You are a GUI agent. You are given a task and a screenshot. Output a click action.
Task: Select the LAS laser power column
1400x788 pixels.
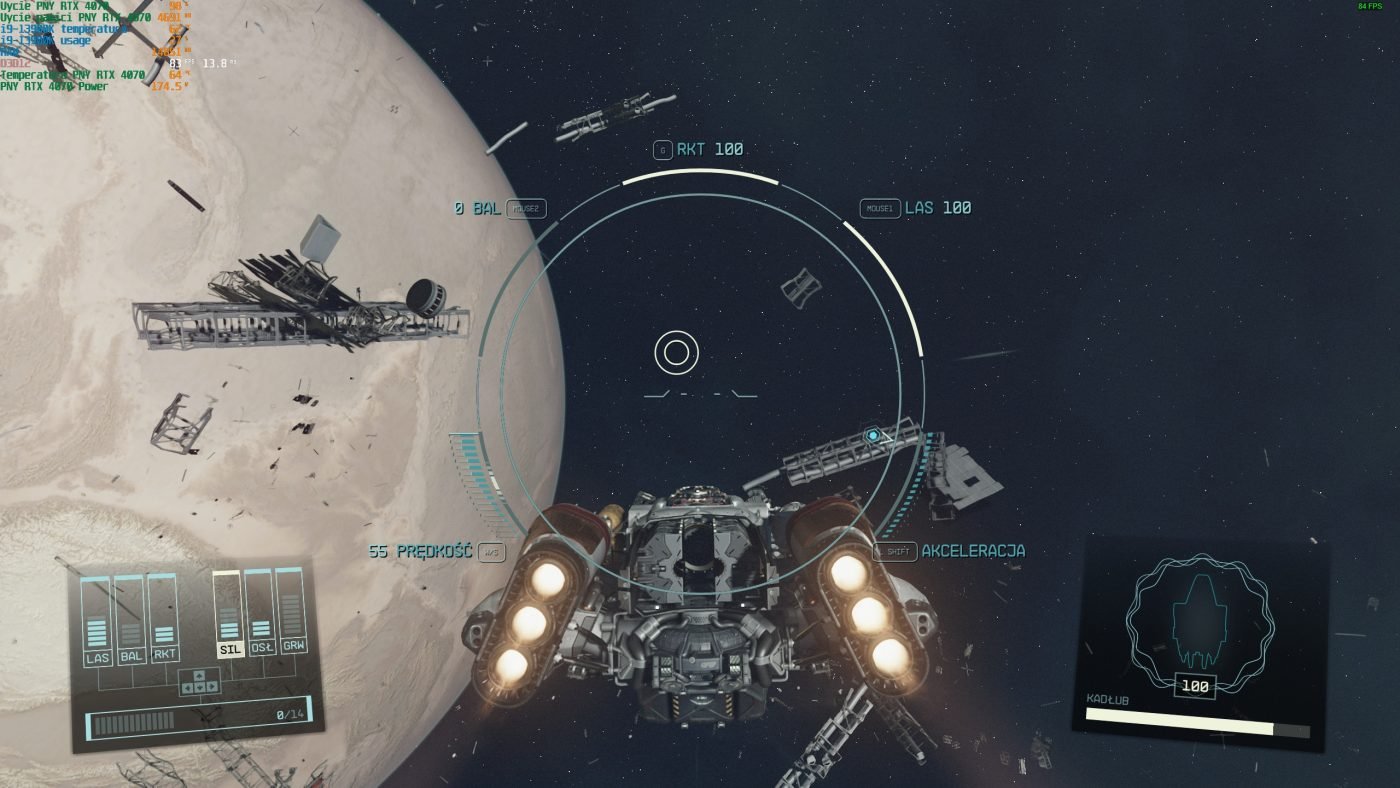97,622
